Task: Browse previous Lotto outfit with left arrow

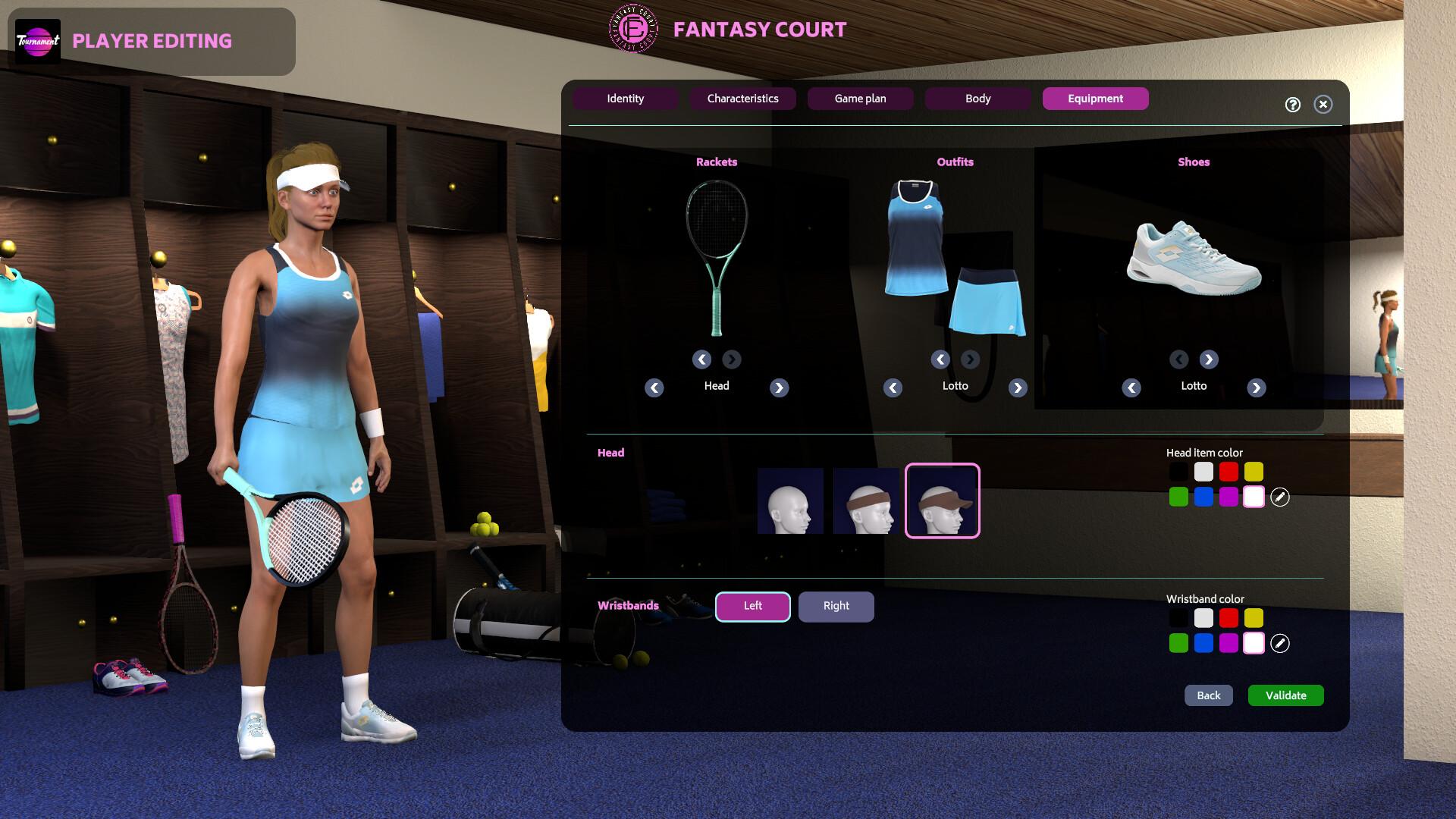Action: (x=893, y=388)
